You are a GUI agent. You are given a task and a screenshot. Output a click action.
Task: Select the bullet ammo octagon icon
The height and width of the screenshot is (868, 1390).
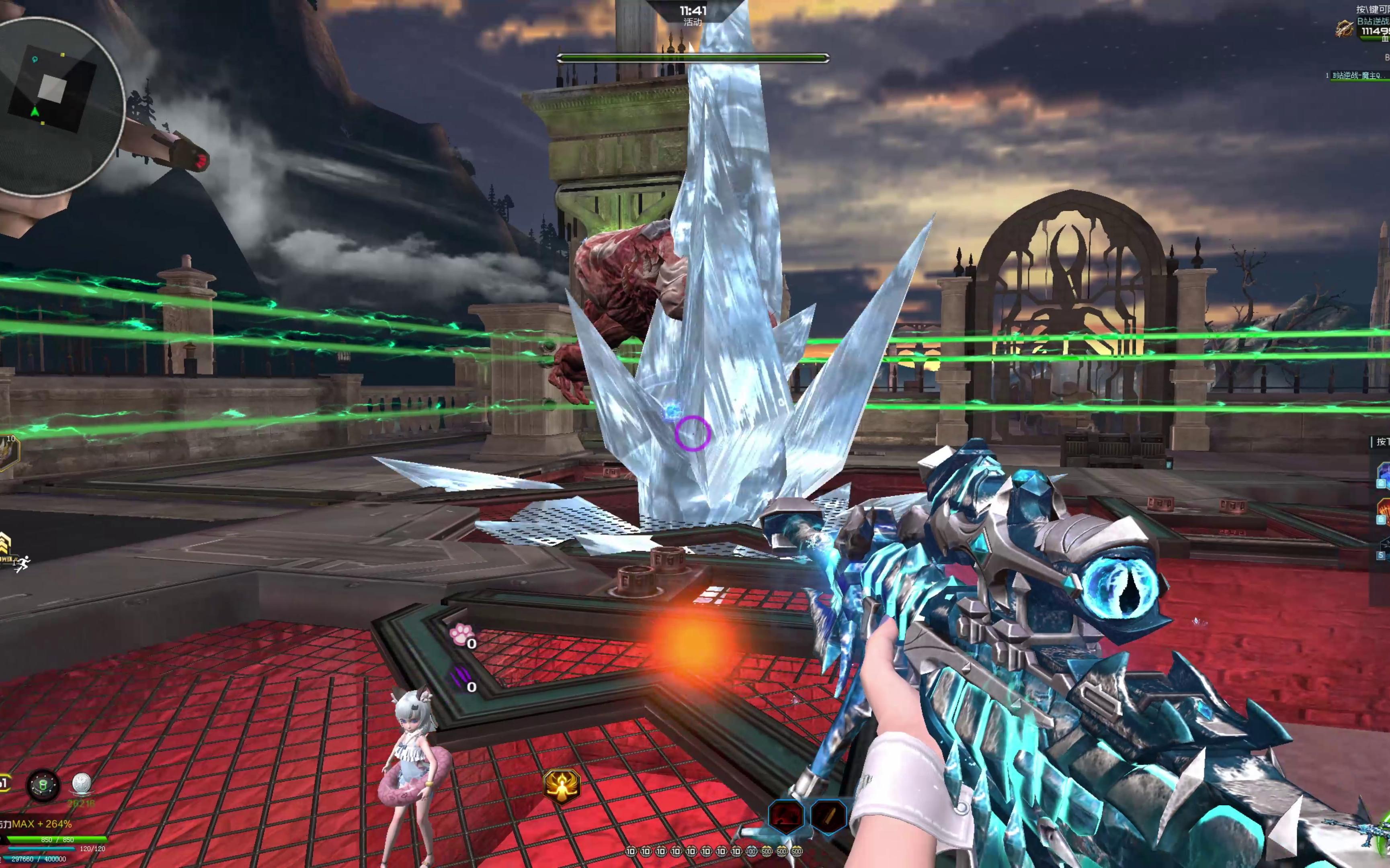pos(828,816)
